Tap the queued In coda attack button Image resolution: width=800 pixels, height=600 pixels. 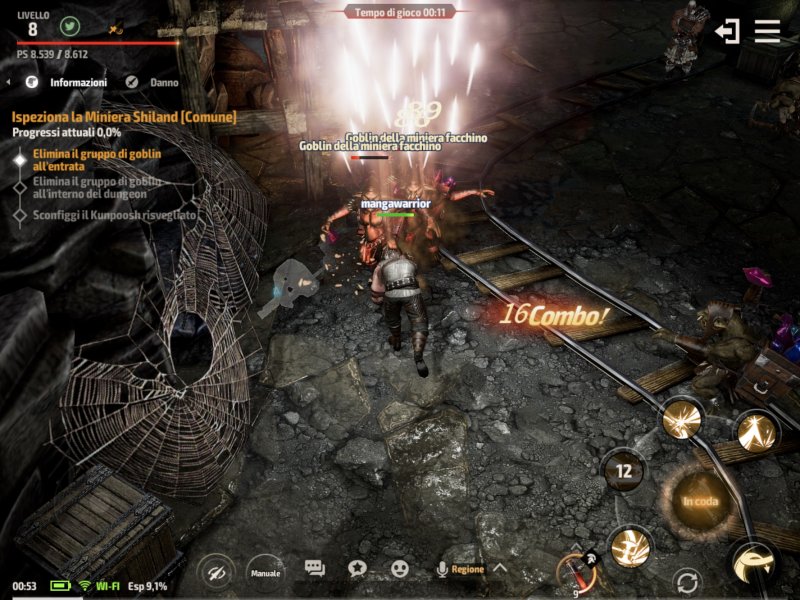click(x=700, y=501)
